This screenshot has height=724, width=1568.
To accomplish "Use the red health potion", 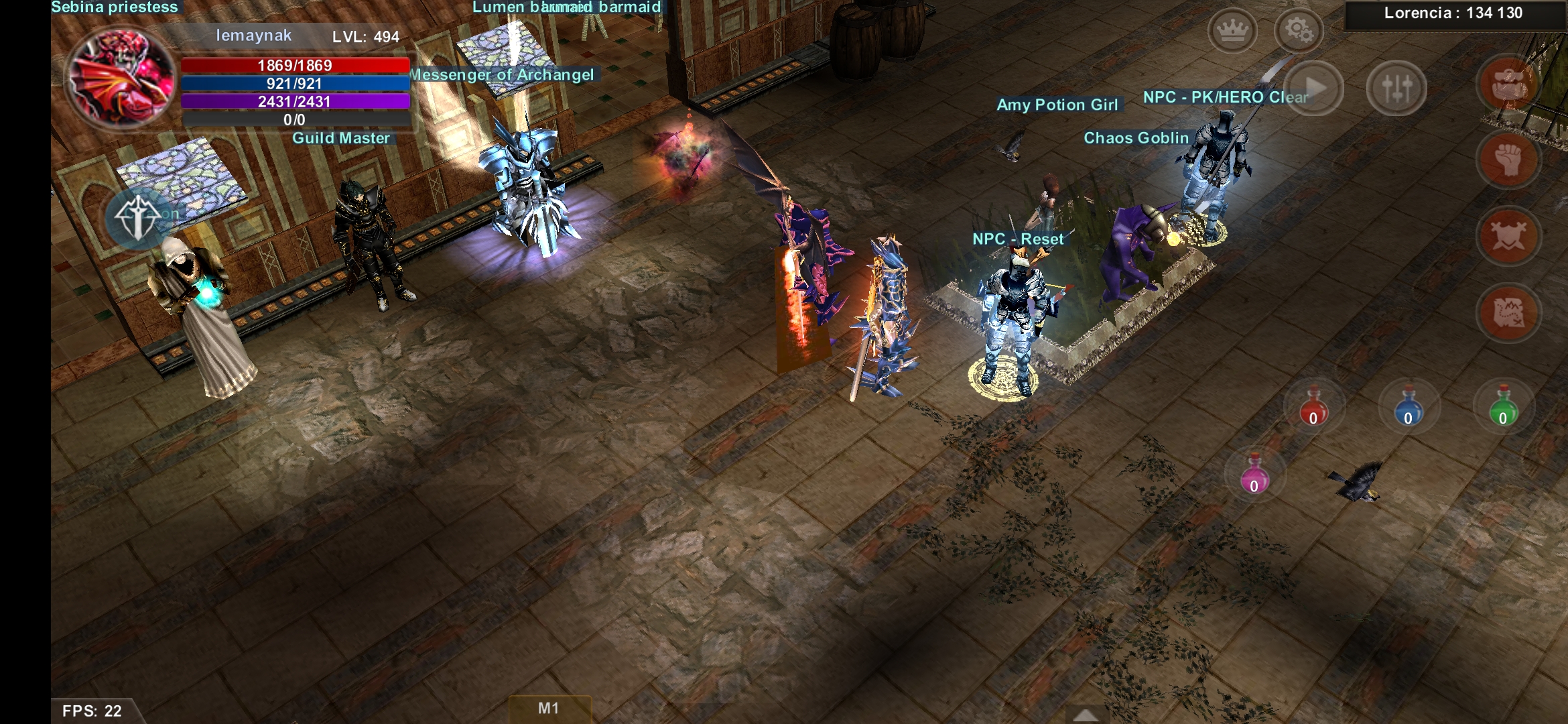I will point(1313,407).
